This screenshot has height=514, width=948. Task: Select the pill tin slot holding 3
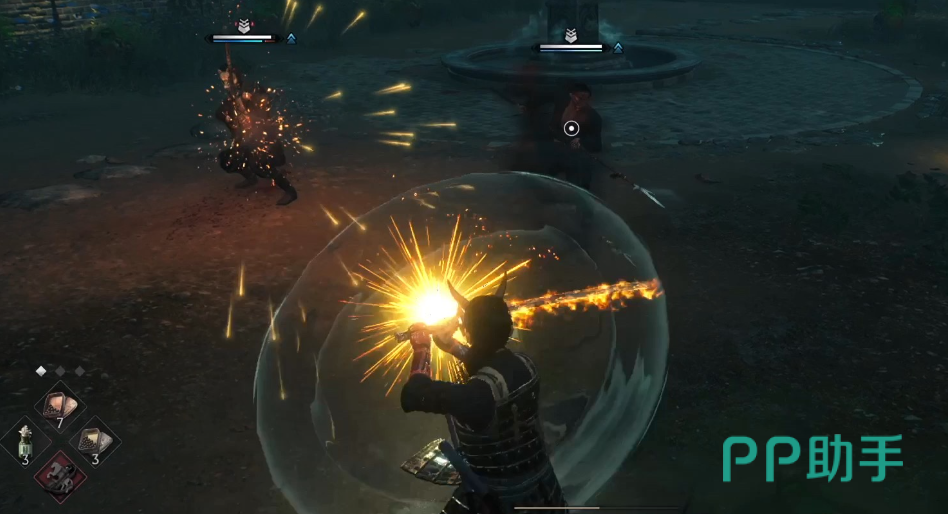94,441
